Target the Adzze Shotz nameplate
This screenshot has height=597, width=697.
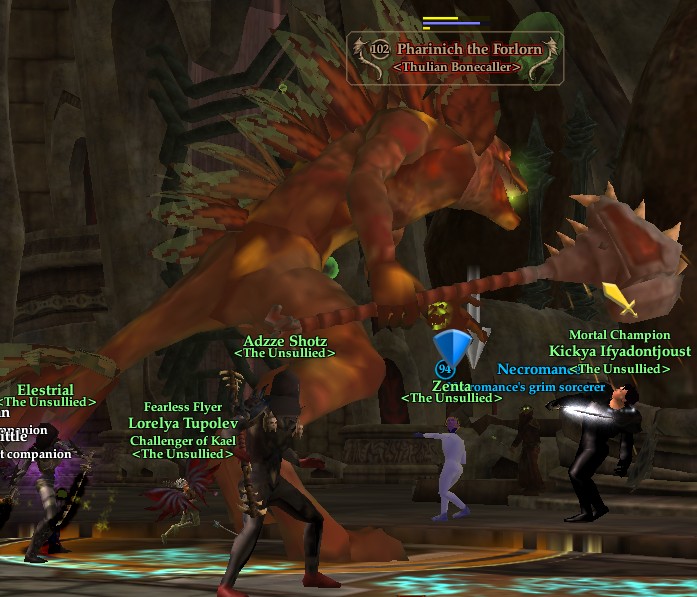[285, 341]
